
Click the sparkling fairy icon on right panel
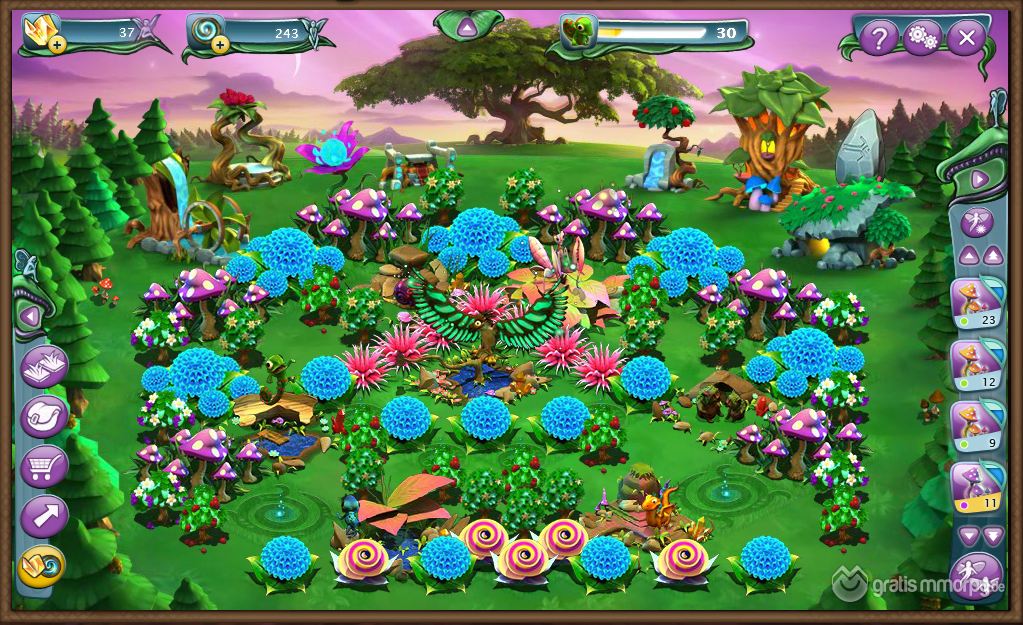976,221
